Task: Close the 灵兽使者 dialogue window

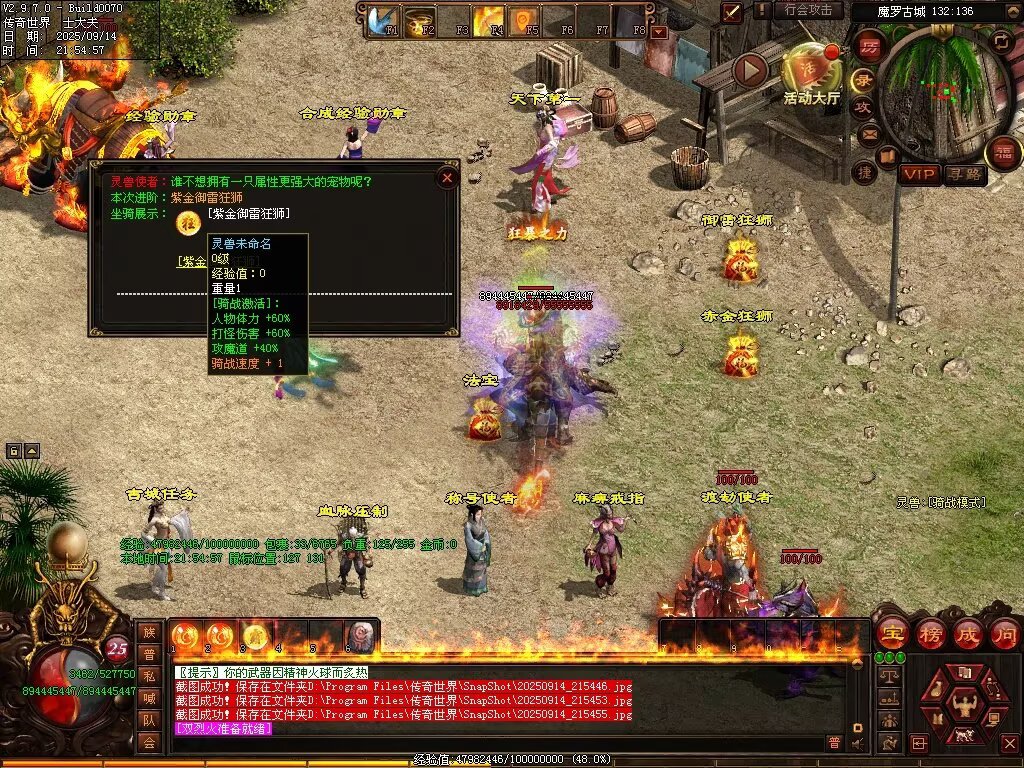Action: click(447, 177)
